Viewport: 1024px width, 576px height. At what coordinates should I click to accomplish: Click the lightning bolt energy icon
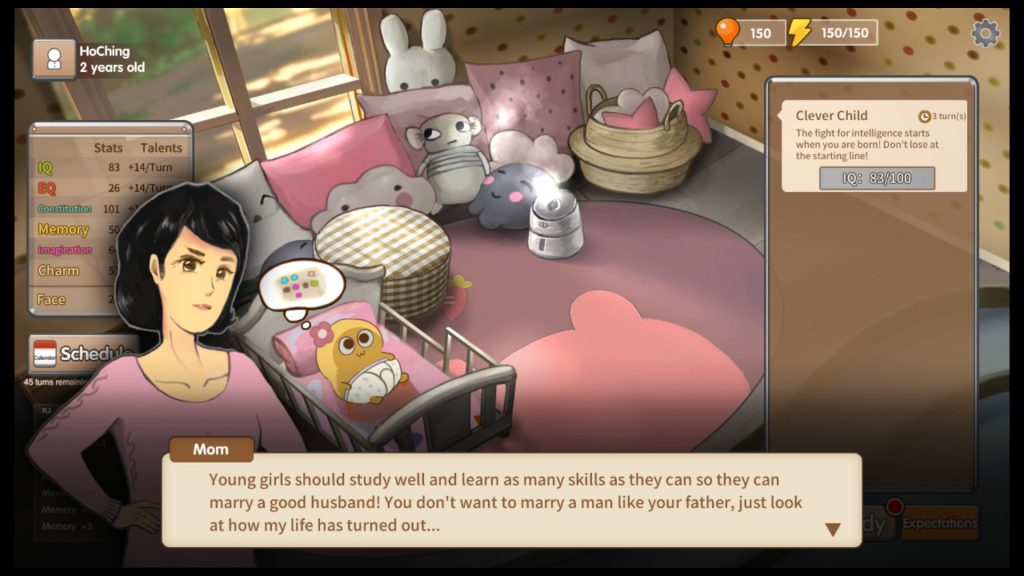799,32
